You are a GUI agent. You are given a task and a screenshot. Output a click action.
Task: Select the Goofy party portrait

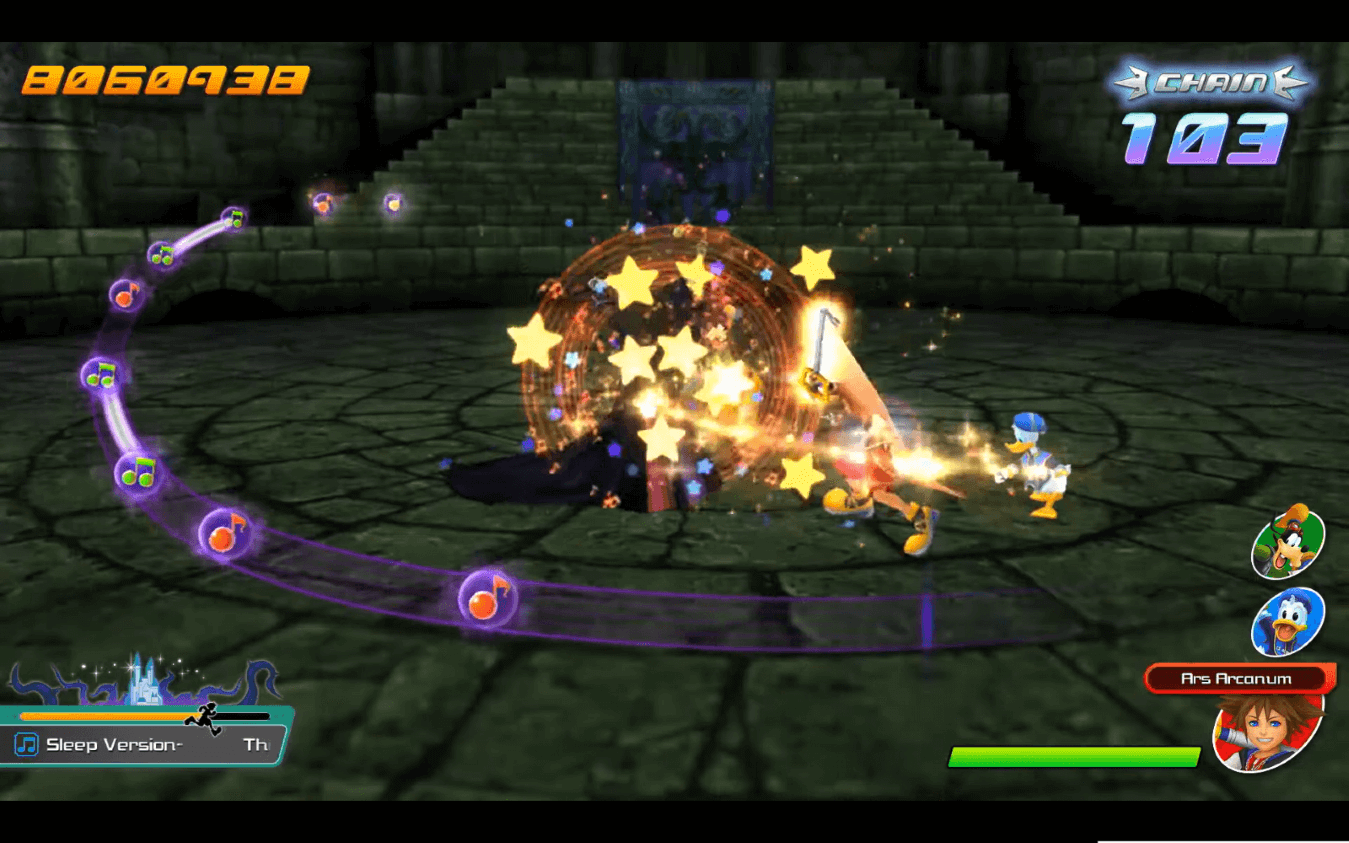pyautogui.click(x=1288, y=543)
